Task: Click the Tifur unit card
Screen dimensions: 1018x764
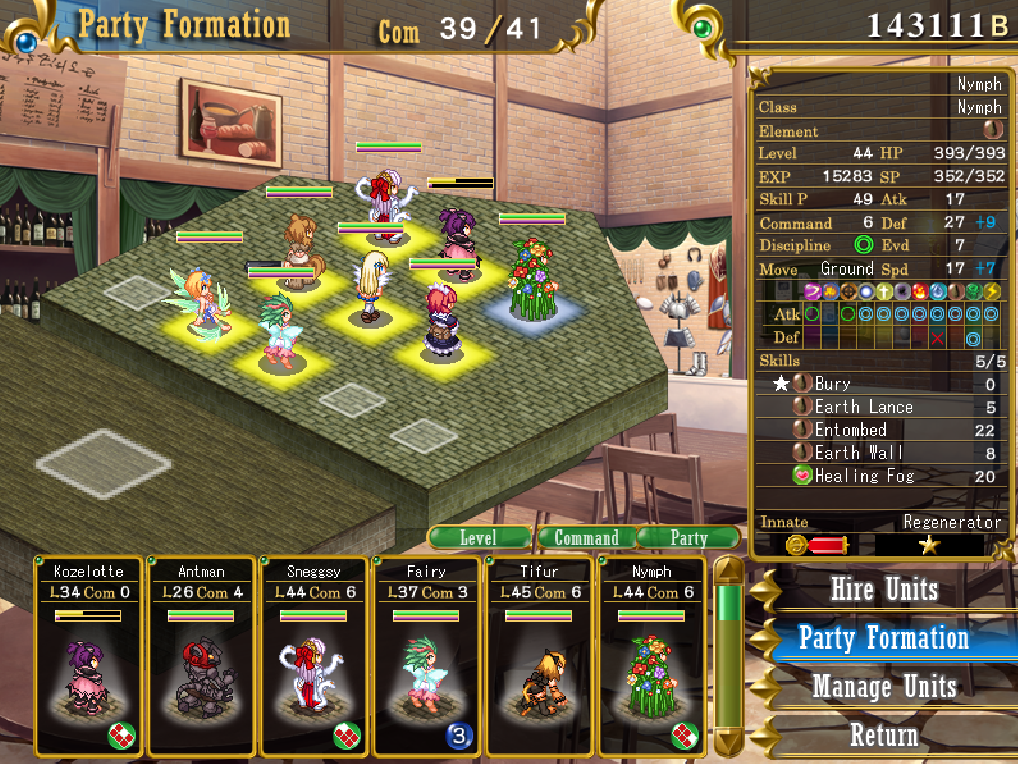Action: [541, 656]
